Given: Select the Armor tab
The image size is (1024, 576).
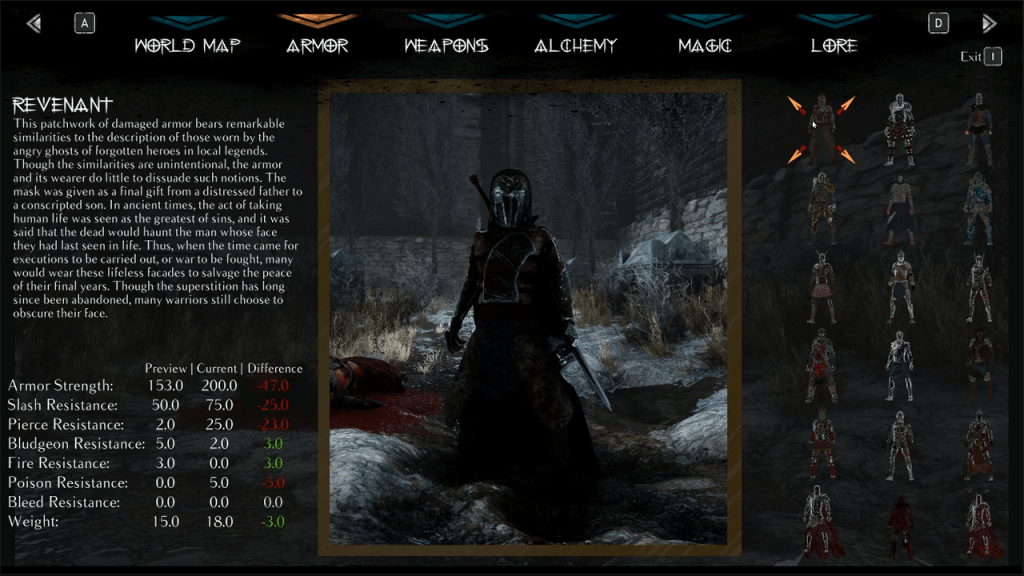Looking at the screenshot, I should coord(317,45).
